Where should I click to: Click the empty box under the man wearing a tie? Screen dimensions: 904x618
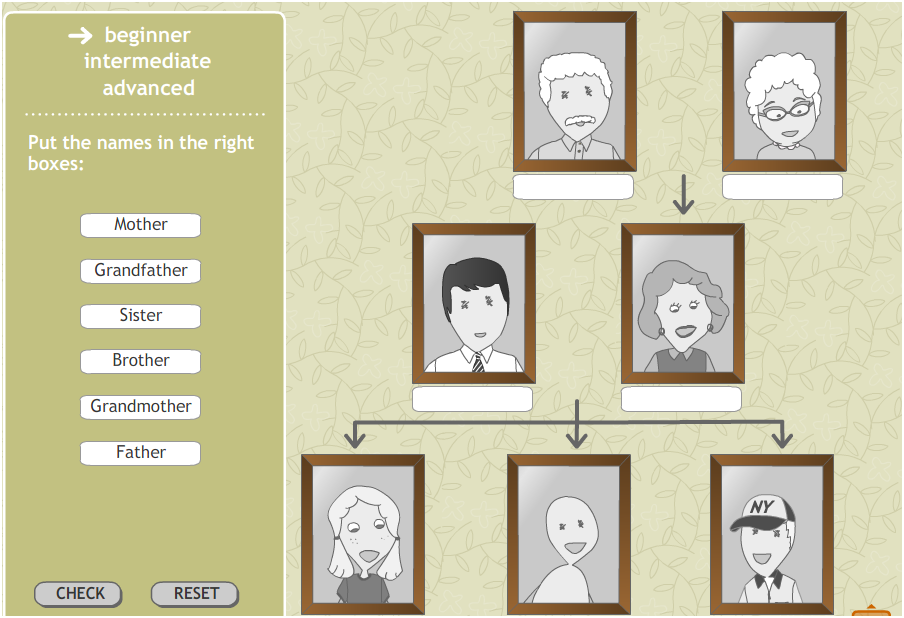472,399
